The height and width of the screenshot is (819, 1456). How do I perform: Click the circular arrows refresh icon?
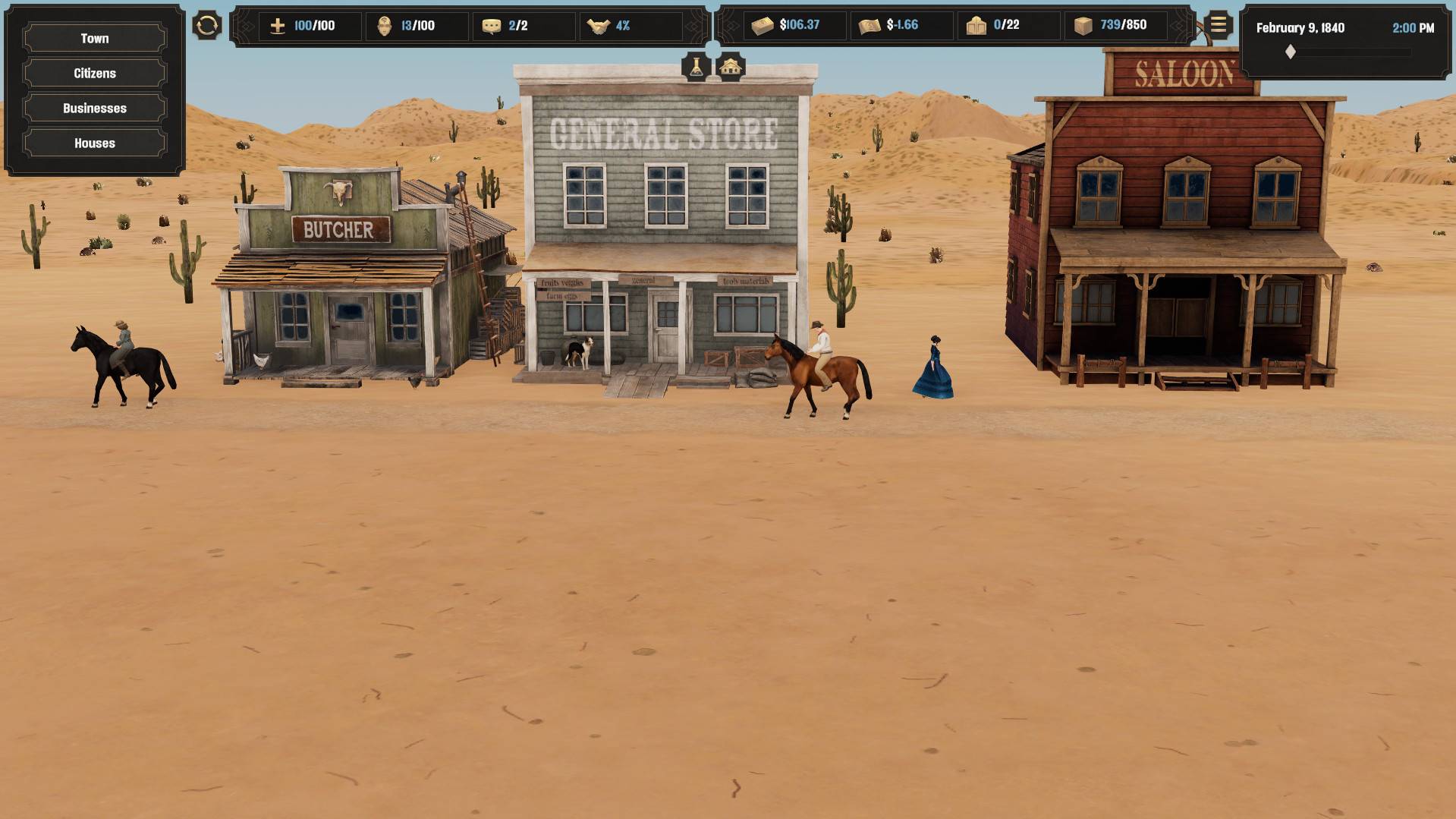tap(206, 26)
